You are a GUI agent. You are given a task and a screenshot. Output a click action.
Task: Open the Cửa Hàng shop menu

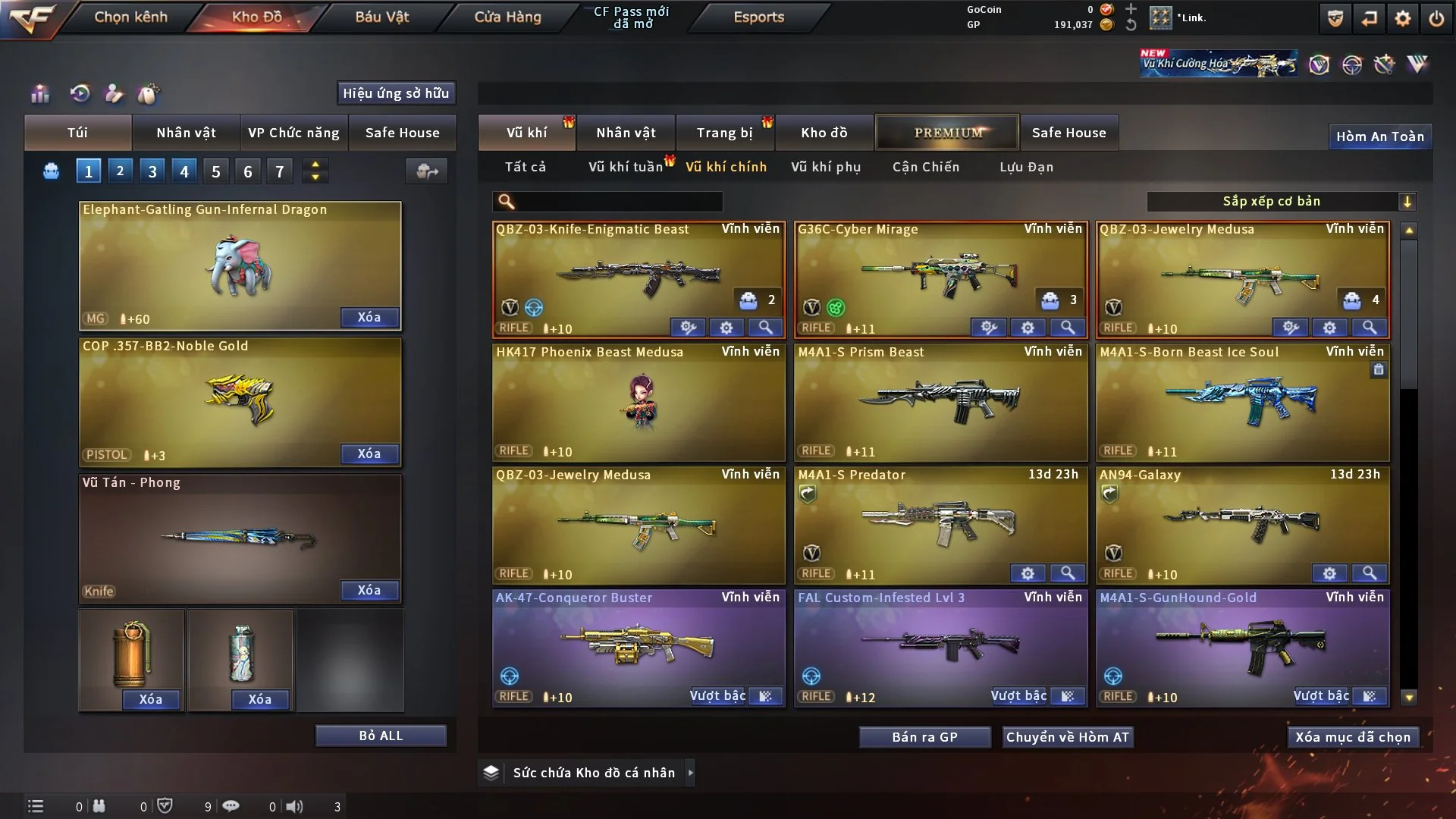tap(507, 17)
